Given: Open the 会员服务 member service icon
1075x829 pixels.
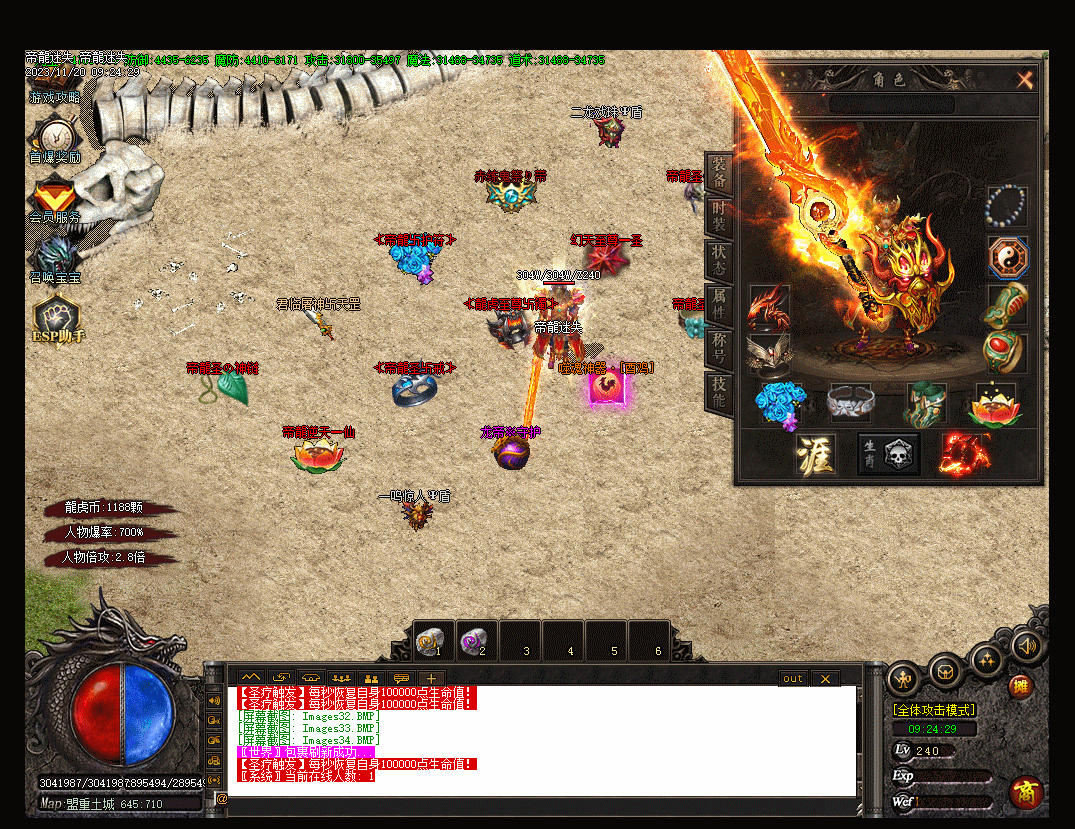Looking at the screenshot, I should coord(54,195).
